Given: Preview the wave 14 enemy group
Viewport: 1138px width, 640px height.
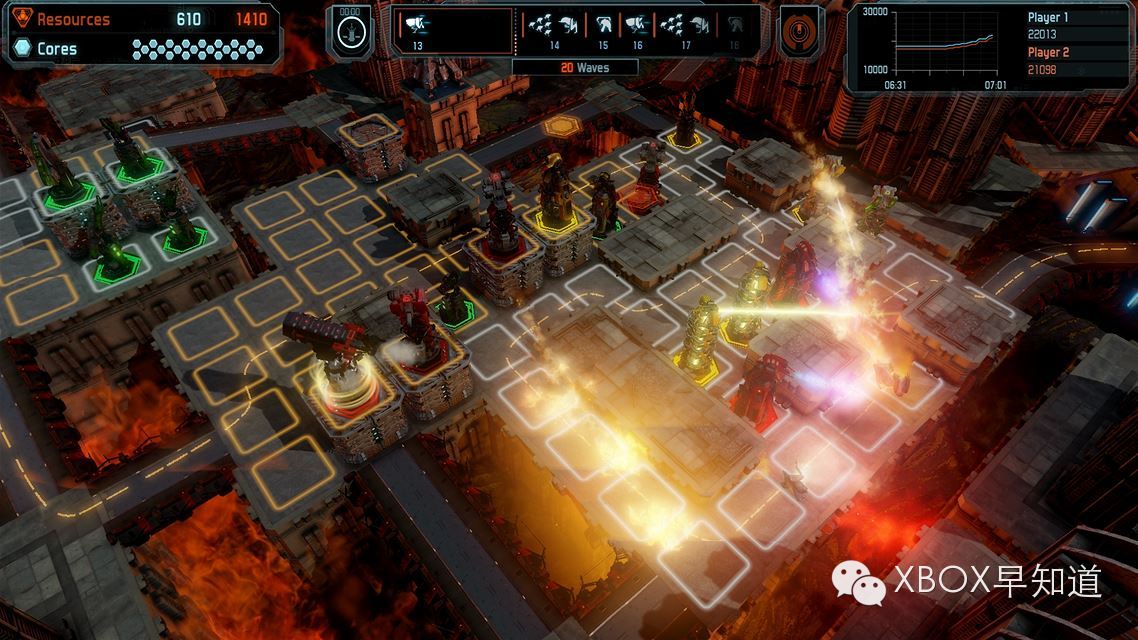Looking at the screenshot, I should 552,28.
